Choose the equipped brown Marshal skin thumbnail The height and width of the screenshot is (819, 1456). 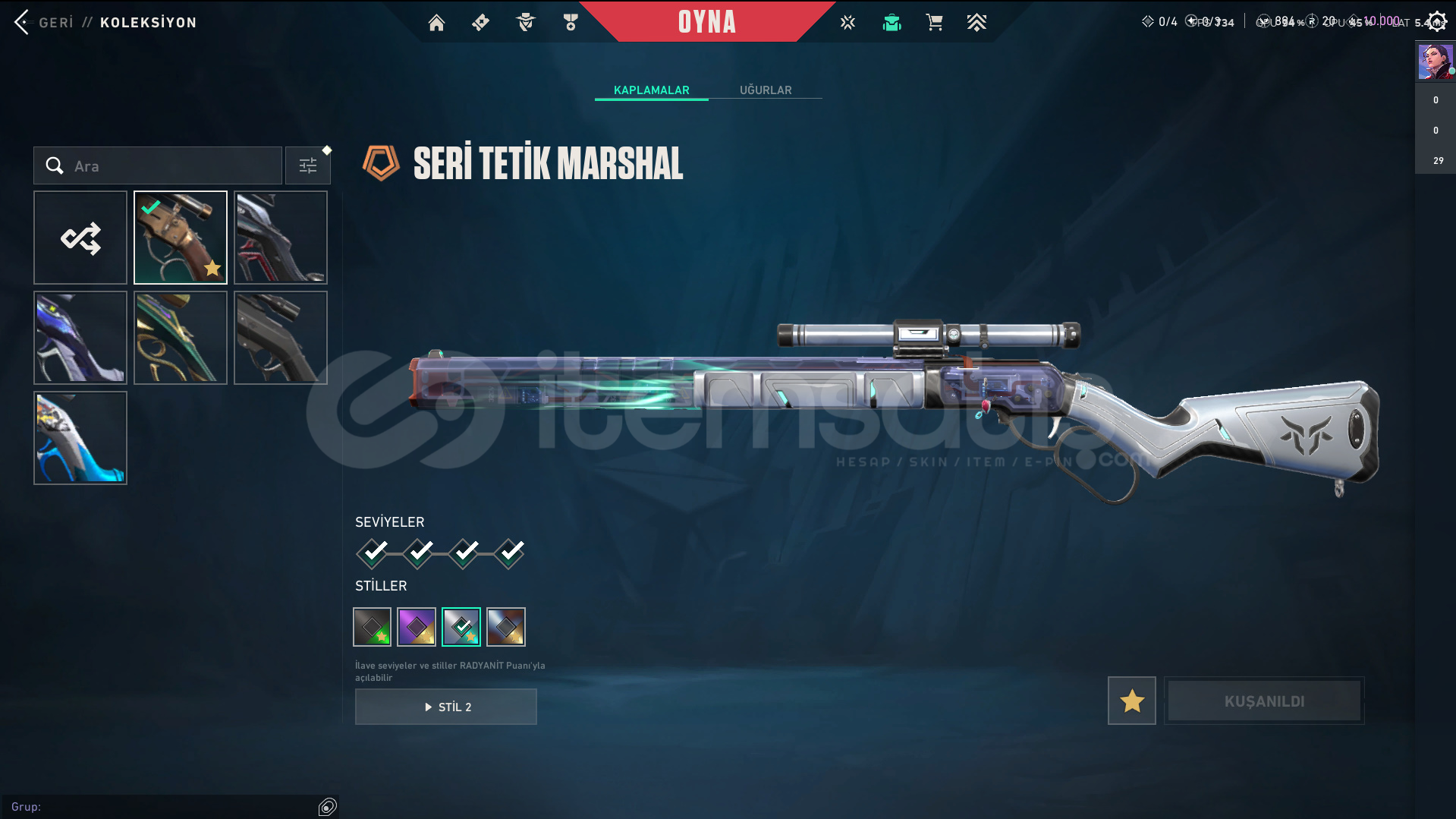pyautogui.click(x=181, y=238)
